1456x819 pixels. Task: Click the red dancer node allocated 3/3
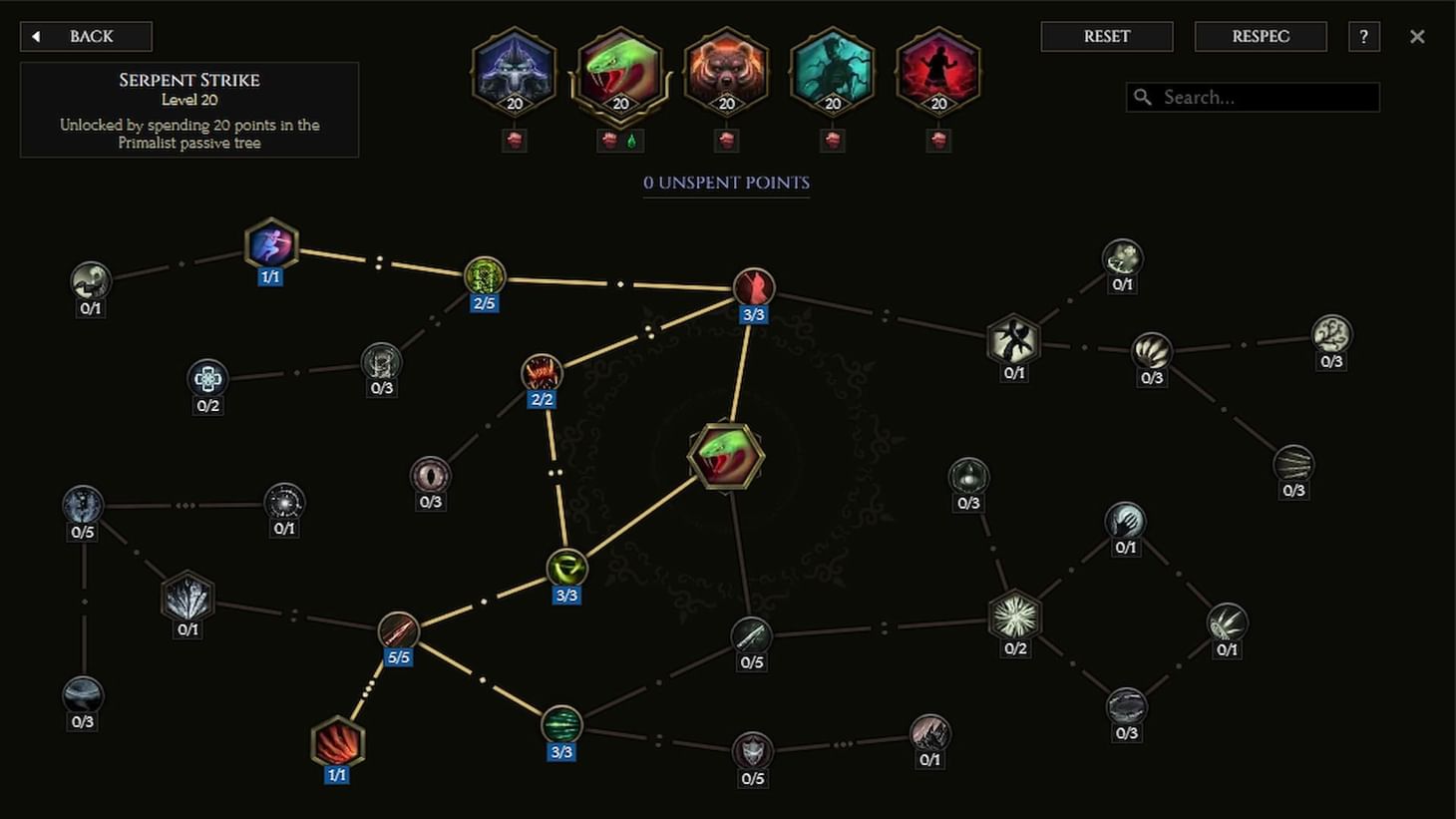(755, 286)
